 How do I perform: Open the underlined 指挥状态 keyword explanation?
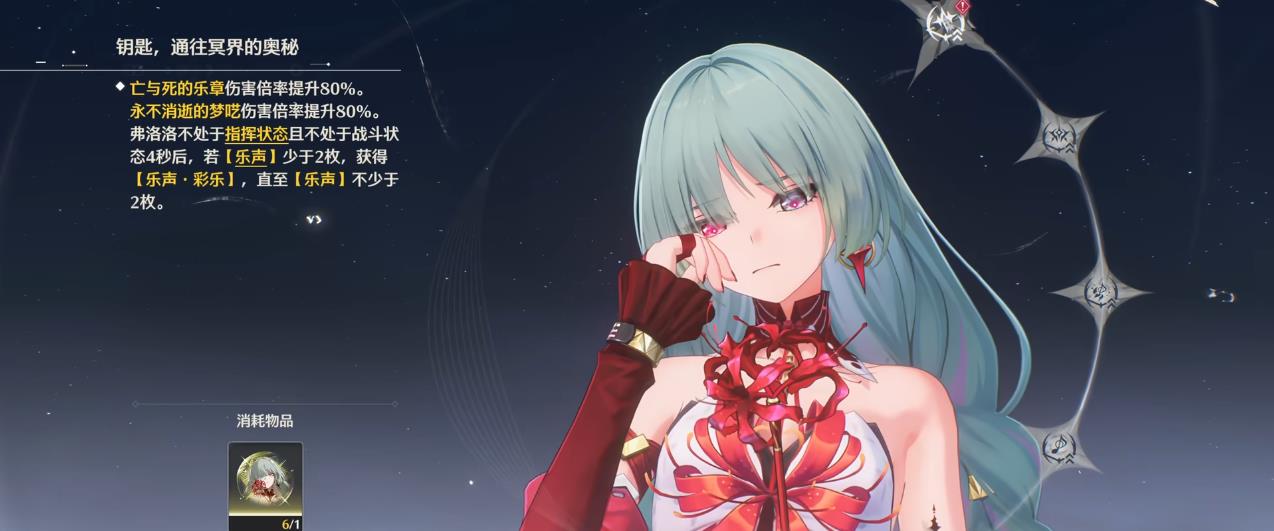(256, 134)
